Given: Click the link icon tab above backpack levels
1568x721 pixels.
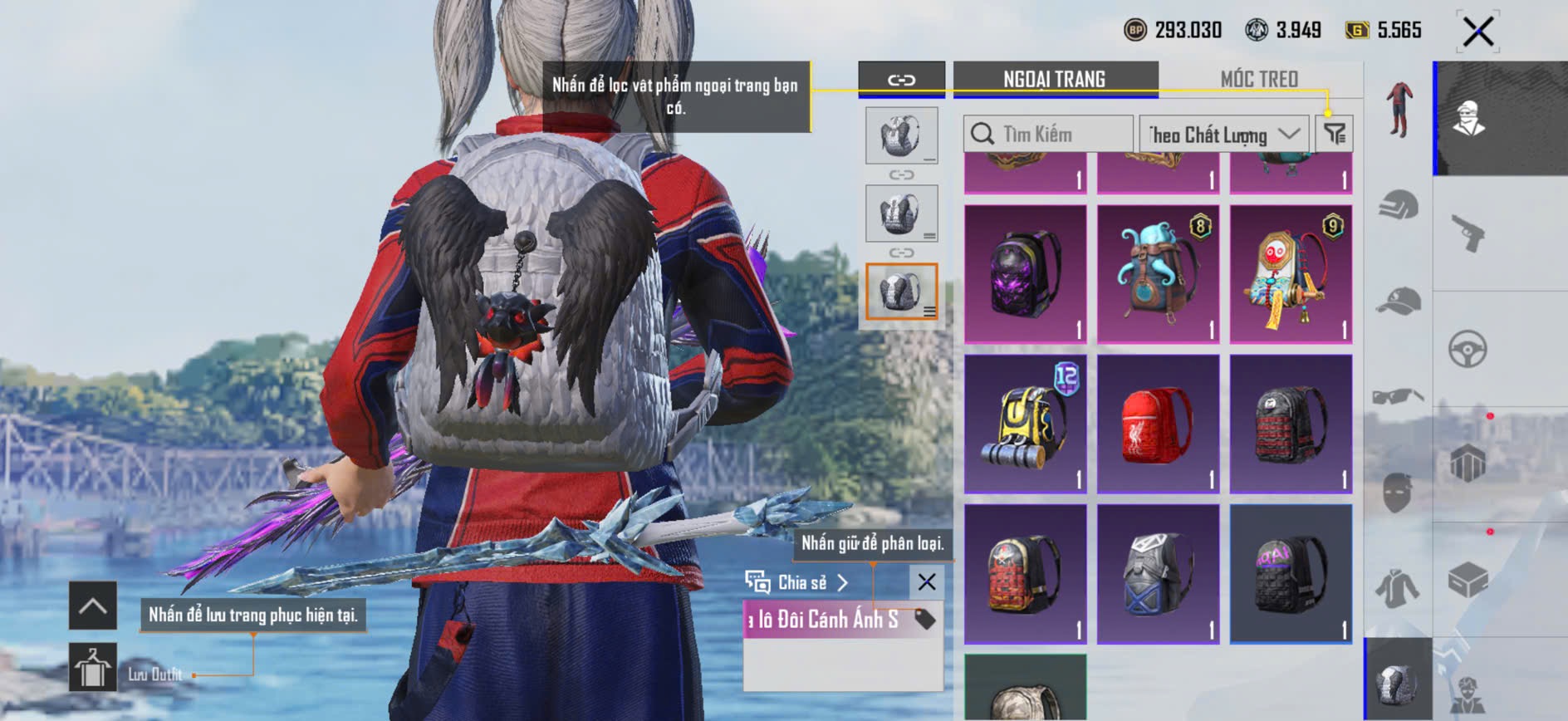Looking at the screenshot, I should pos(901,80).
